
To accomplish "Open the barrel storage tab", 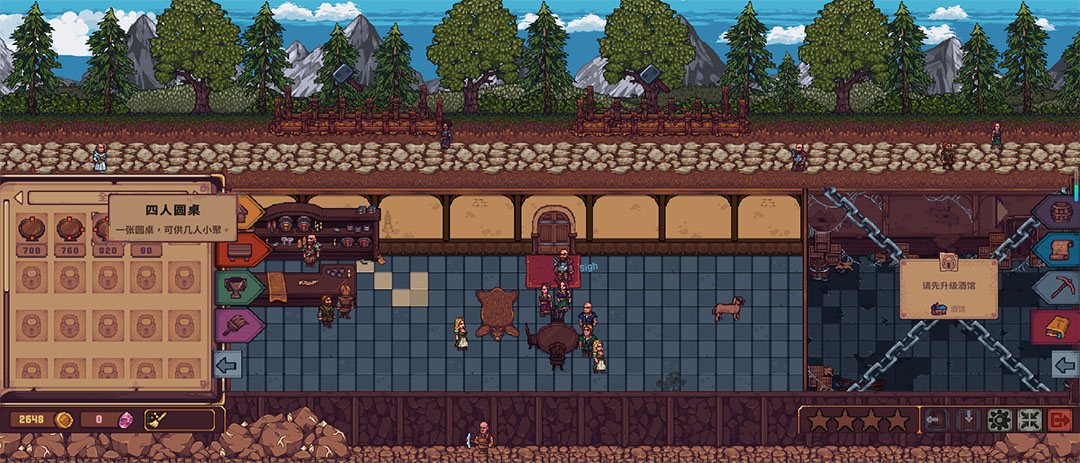I will 1059,212.
